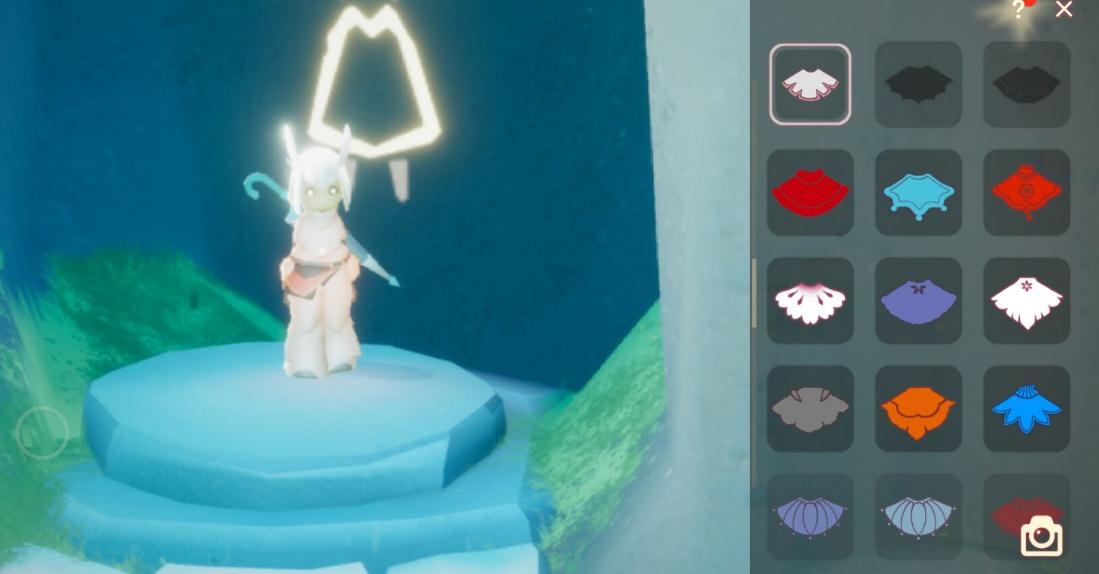Viewport: 1099px width, 574px height.
Task: Close the cape closet panel
Action: coord(1064,10)
